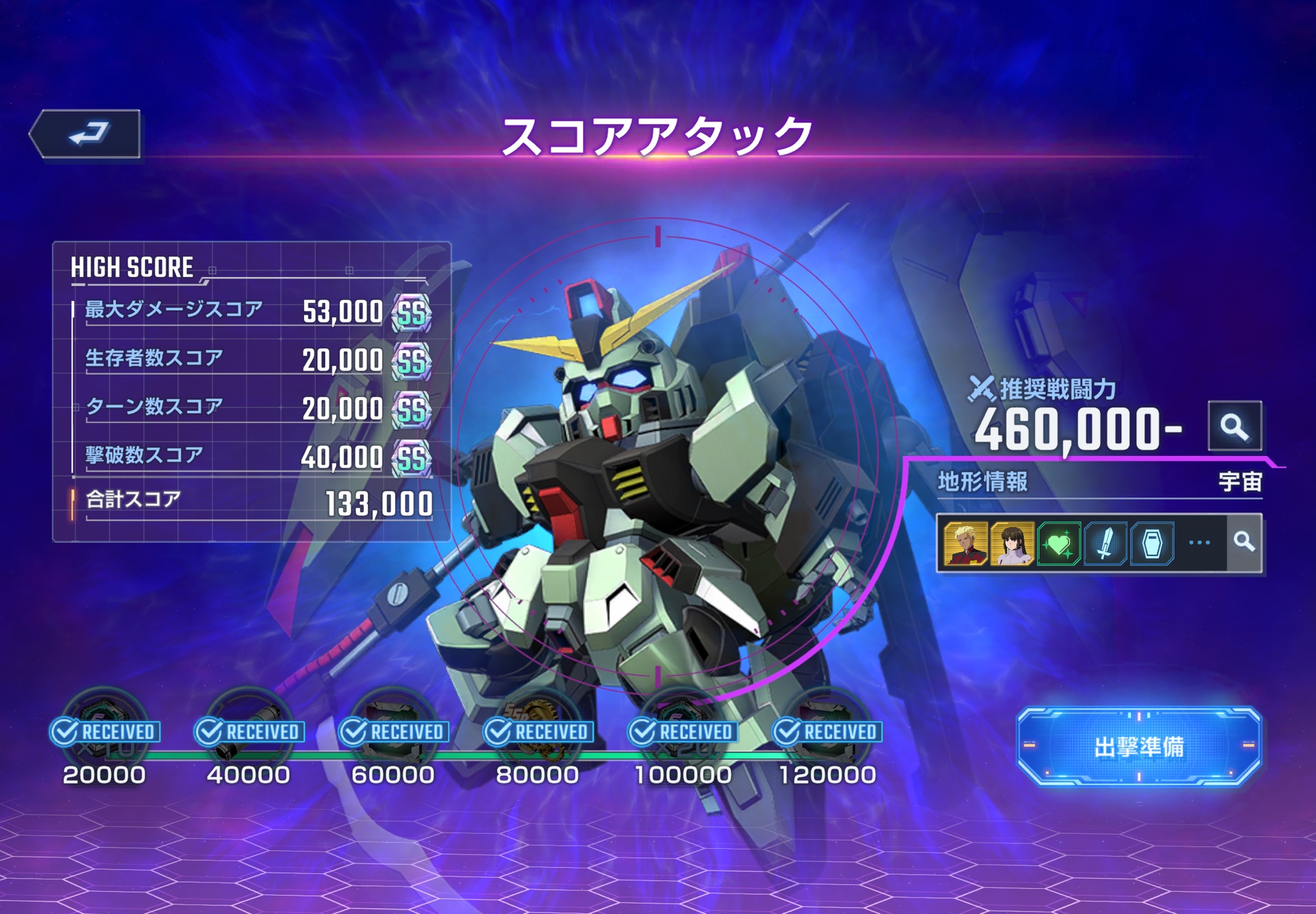This screenshot has height=914, width=1316.
Task: Open terrain info list magnifier button
Action: [x=1244, y=542]
